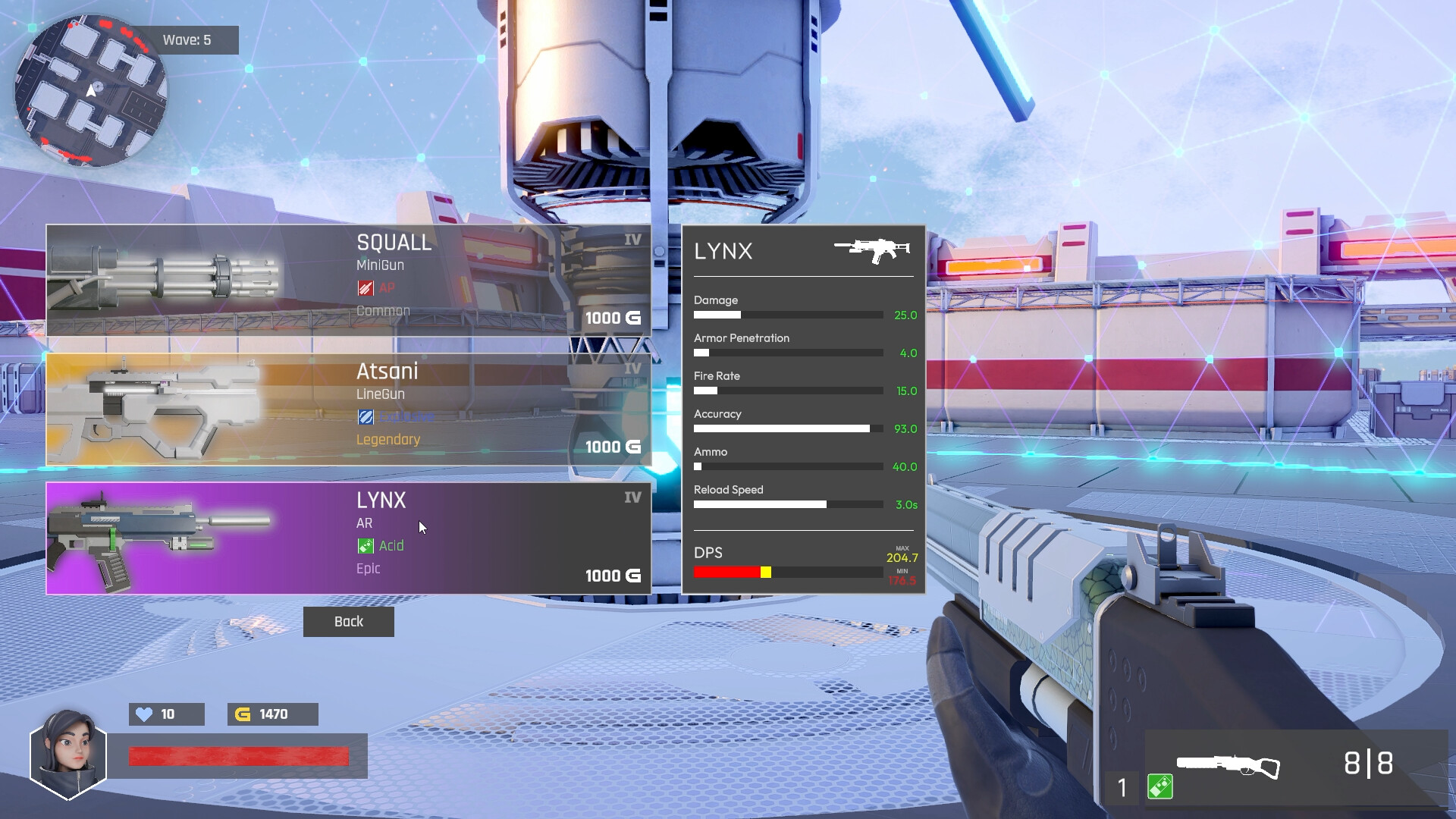1456x819 pixels.
Task: Select the SQUALL MiniGun shop entry
Action: click(x=349, y=281)
